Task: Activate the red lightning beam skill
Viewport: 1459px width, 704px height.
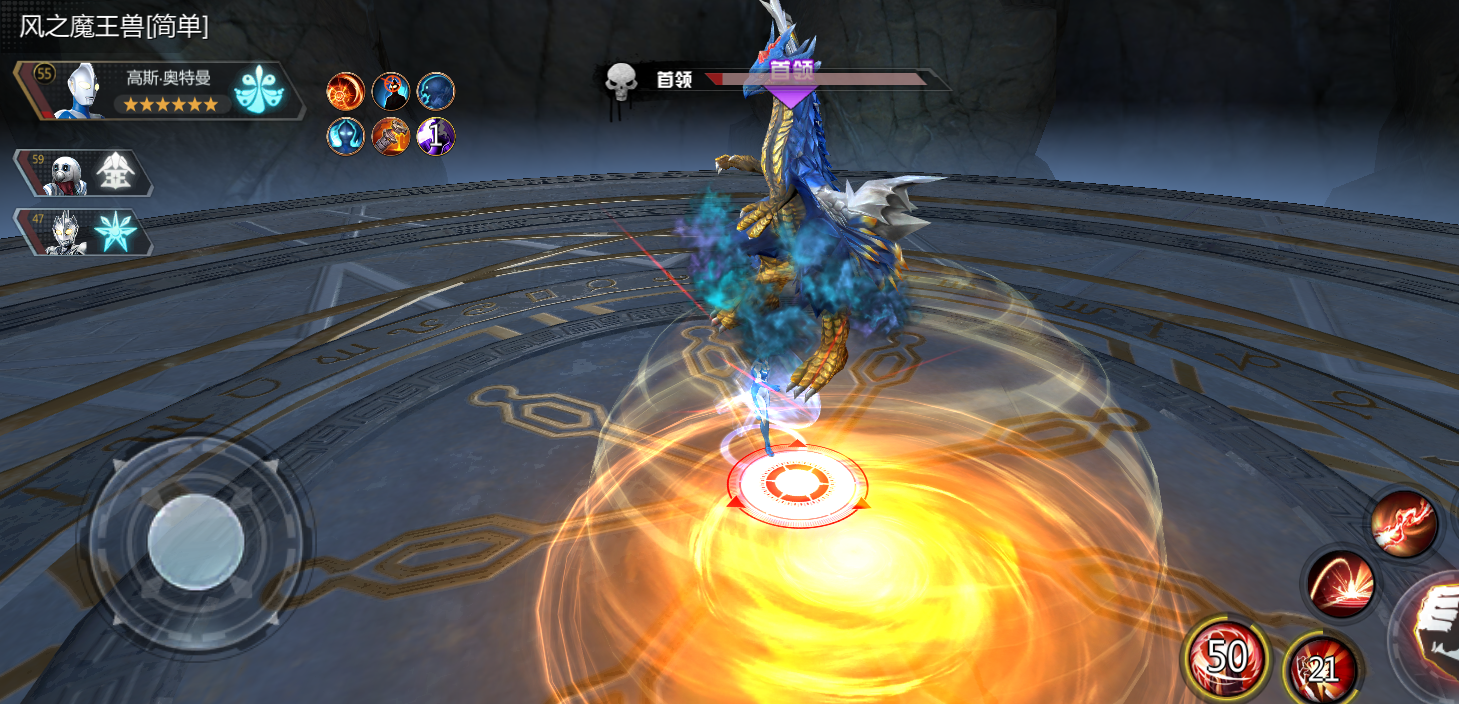Action: 1404,525
